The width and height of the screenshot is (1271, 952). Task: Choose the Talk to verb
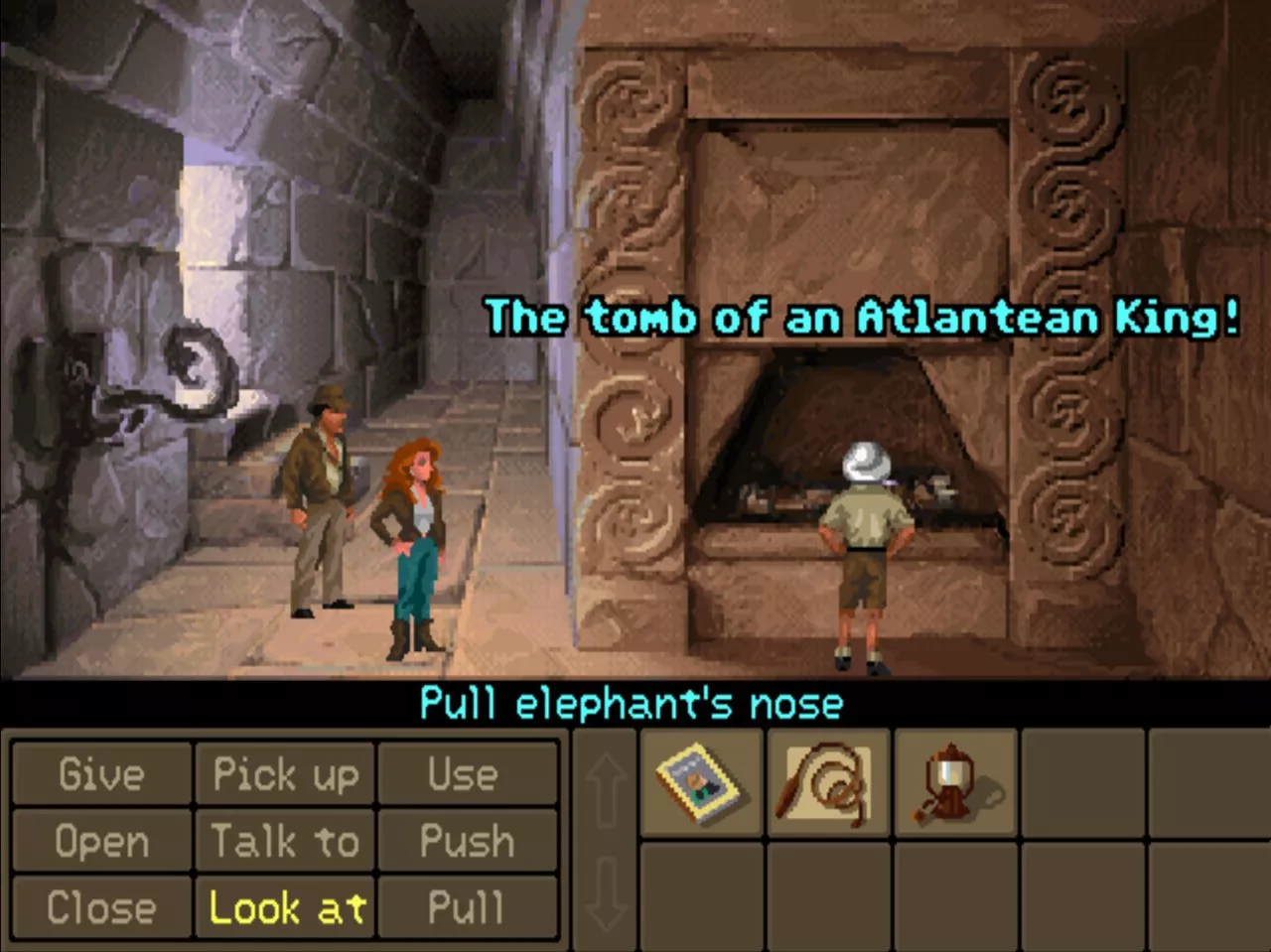(x=285, y=842)
